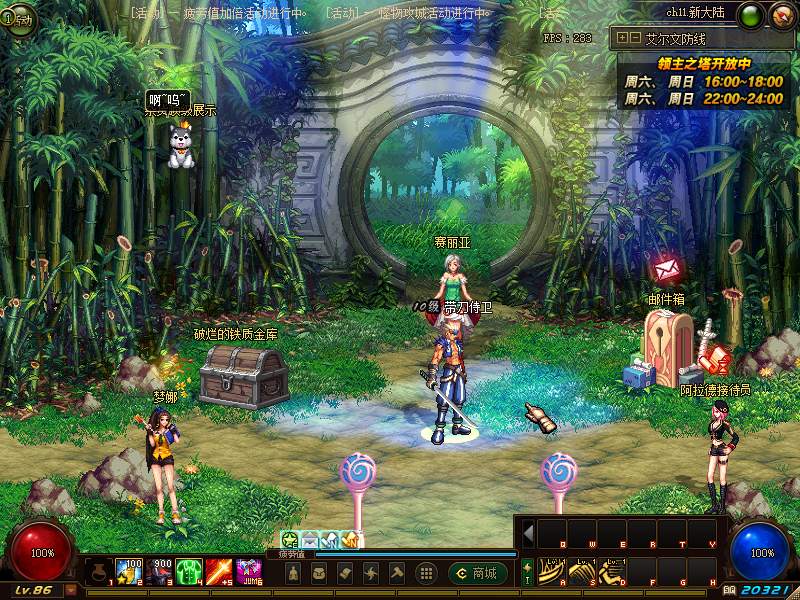Activate the red slash item in slot 5

pos(219,572)
